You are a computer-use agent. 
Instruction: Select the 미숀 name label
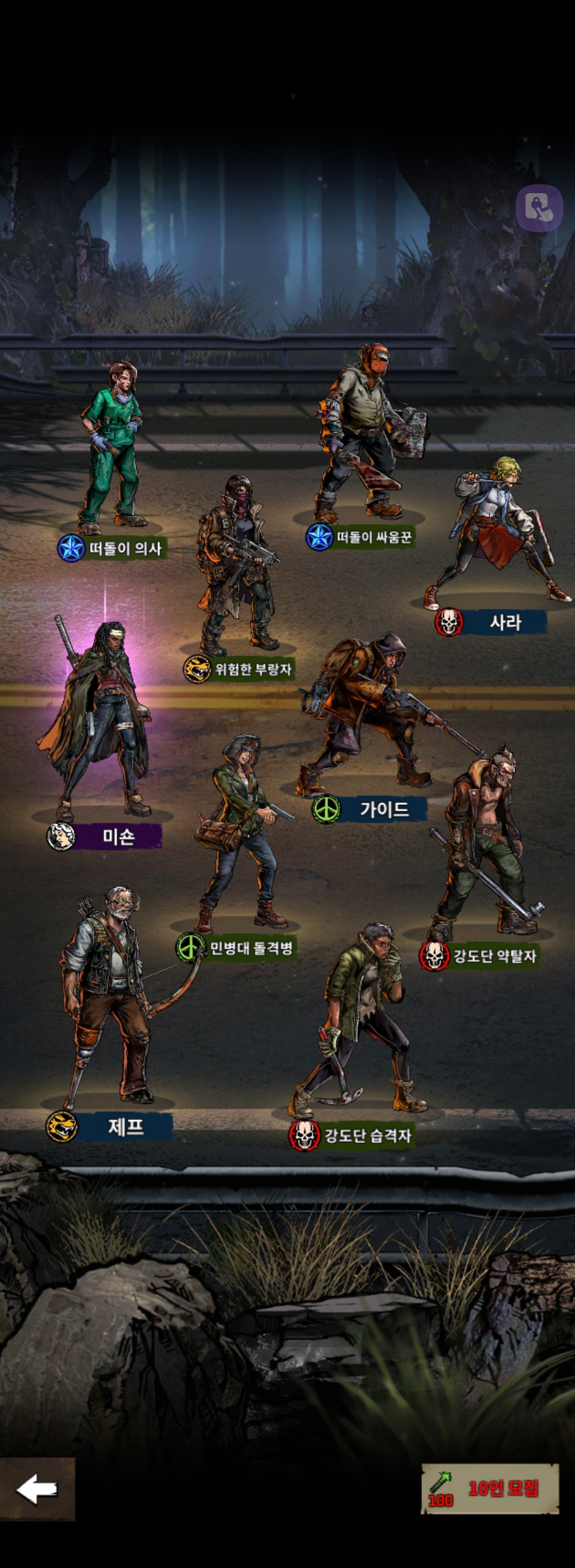(x=118, y=836)
